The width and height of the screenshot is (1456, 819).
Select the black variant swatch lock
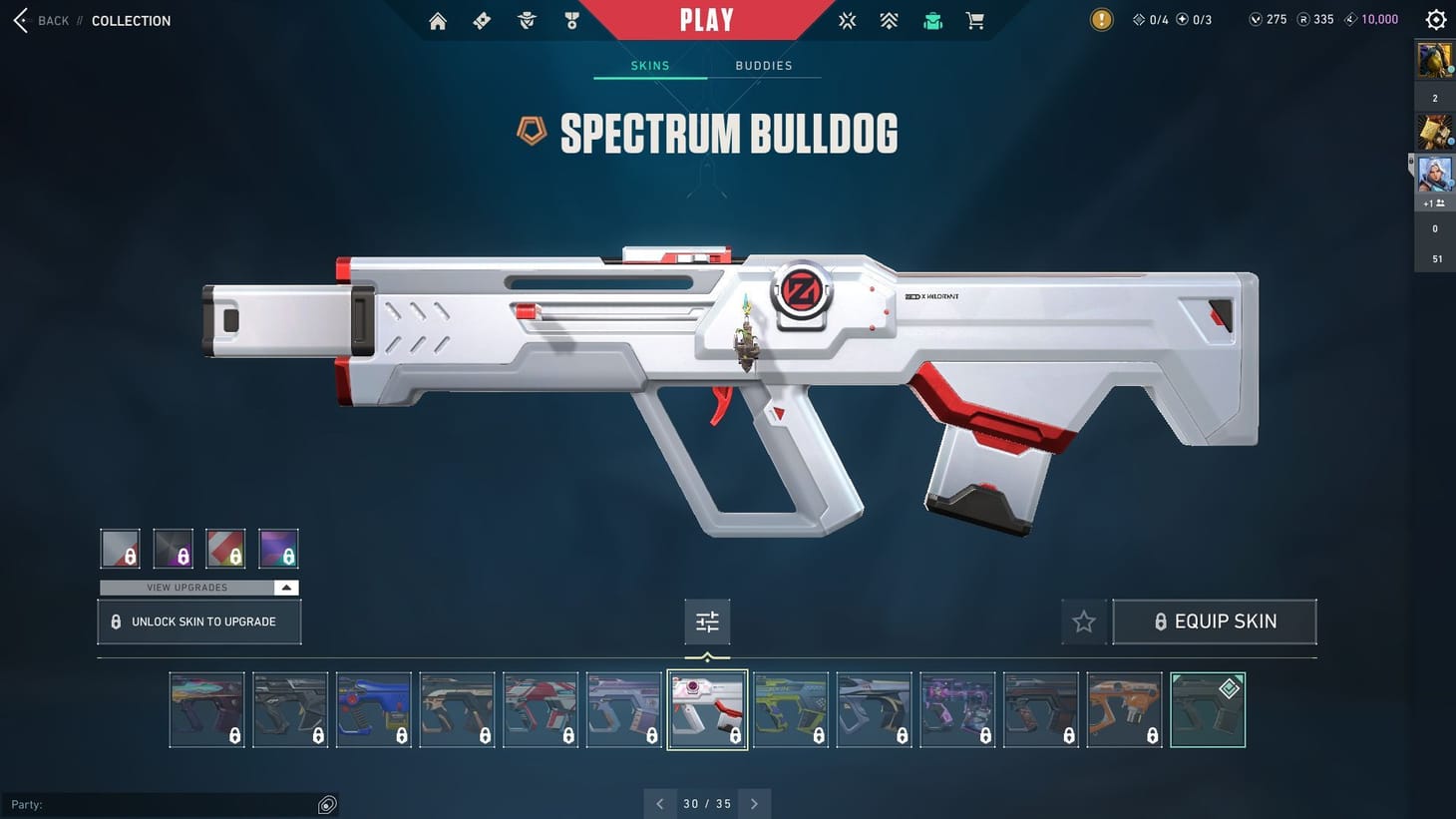(x=173, y=548)
